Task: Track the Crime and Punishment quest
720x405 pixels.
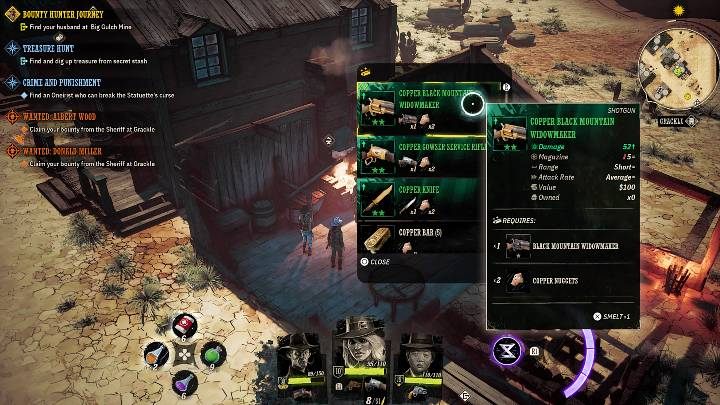Action: [62, 82]
